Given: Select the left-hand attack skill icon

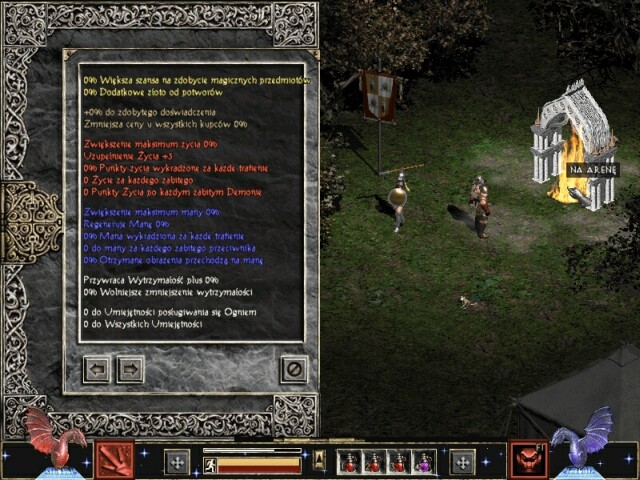Looking at the screenshot, I should [114, 459].
